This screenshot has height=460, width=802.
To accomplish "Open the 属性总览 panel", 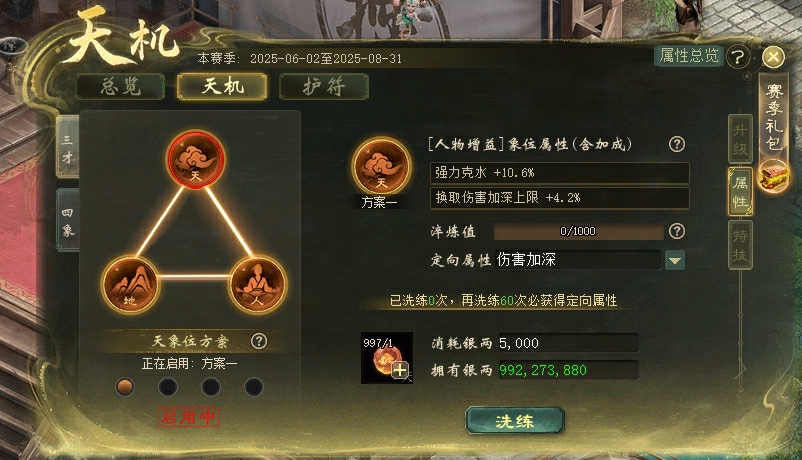I will coord(688,56).
